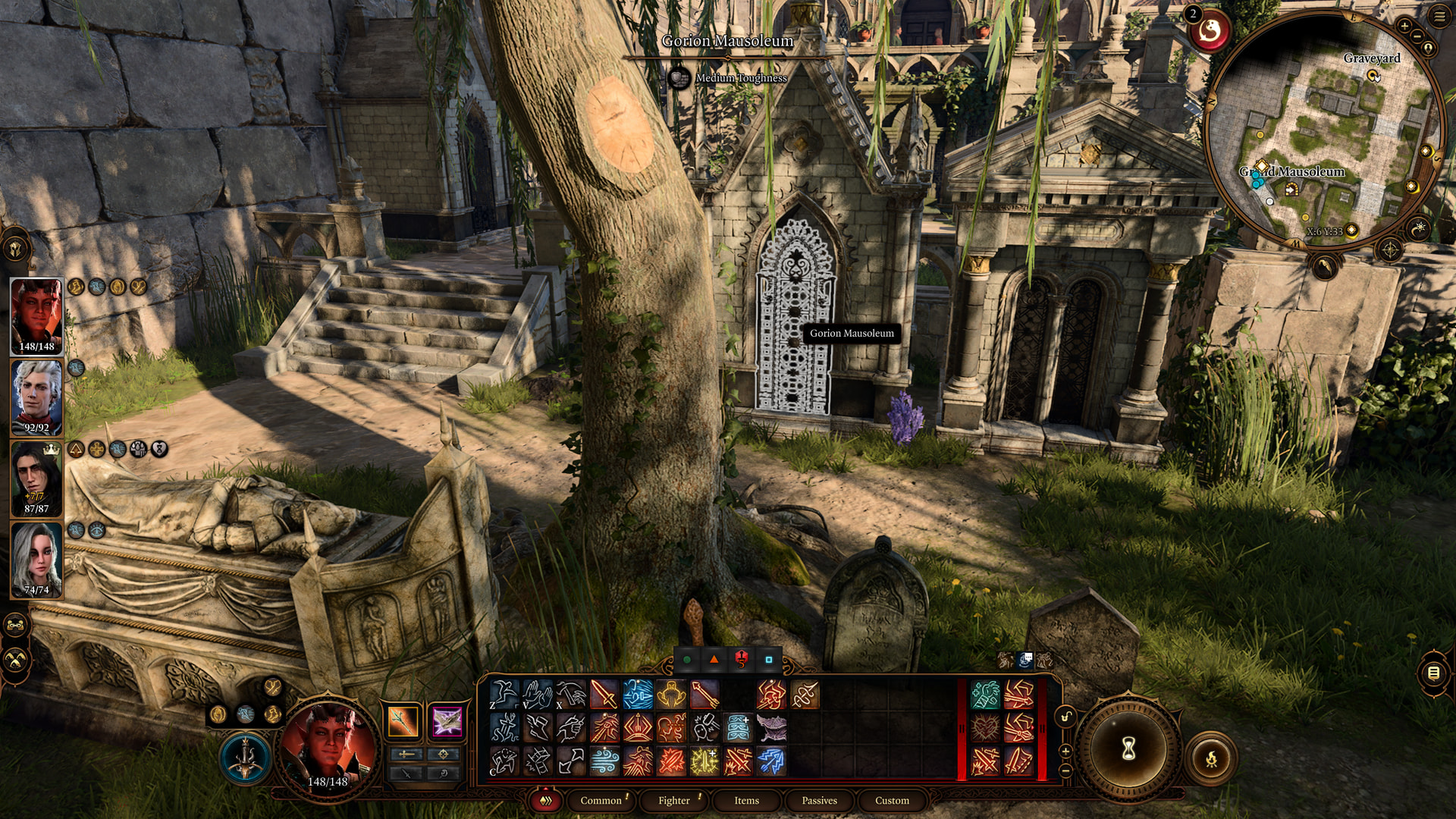Viewport: 1456px width, 819px height.
Task: Show the Passives tab
Action: [x=819, y=800]
